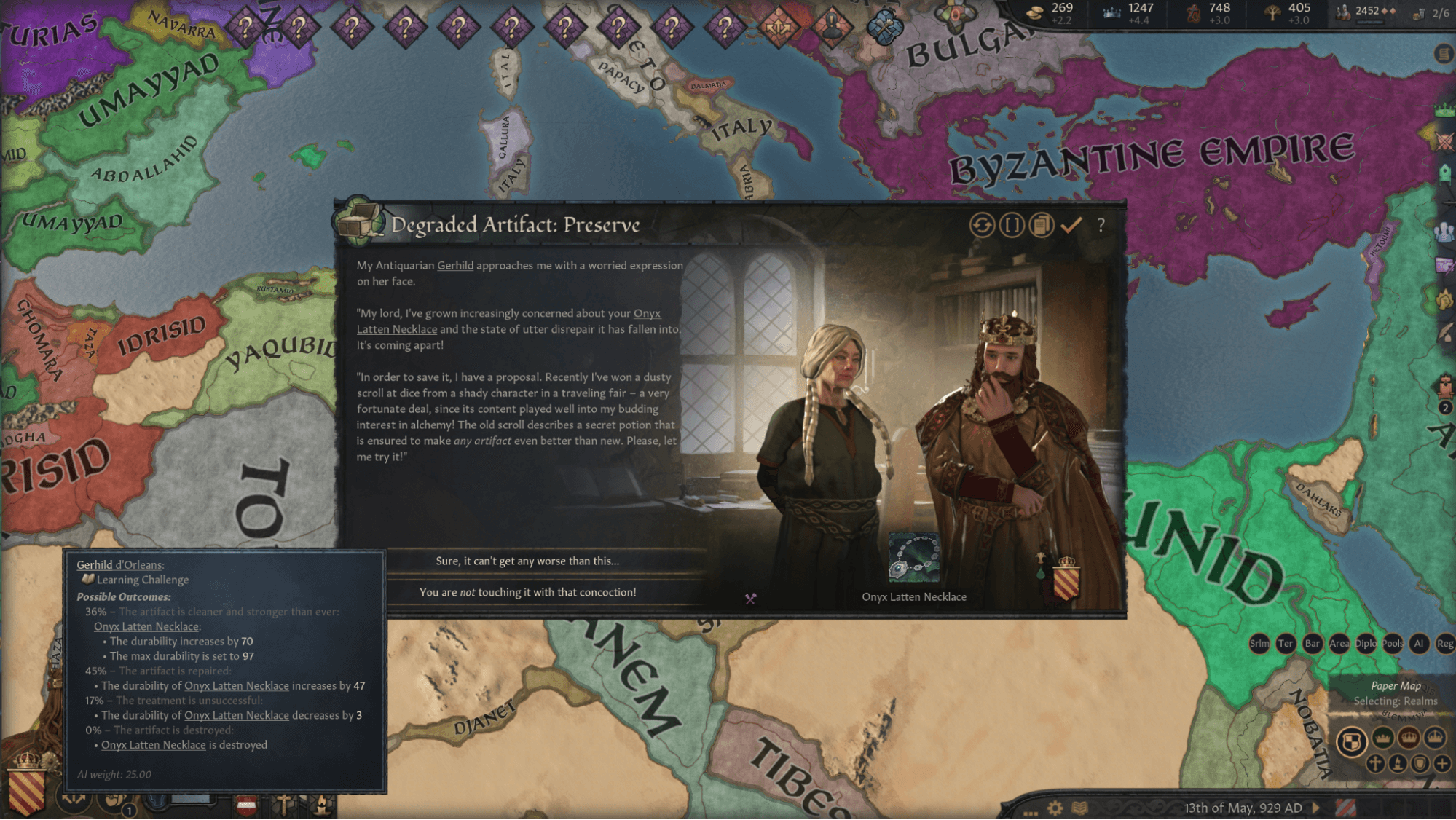
Task: Open the settings gear in the bottom bar
Action: click(x=1055, y=808)
